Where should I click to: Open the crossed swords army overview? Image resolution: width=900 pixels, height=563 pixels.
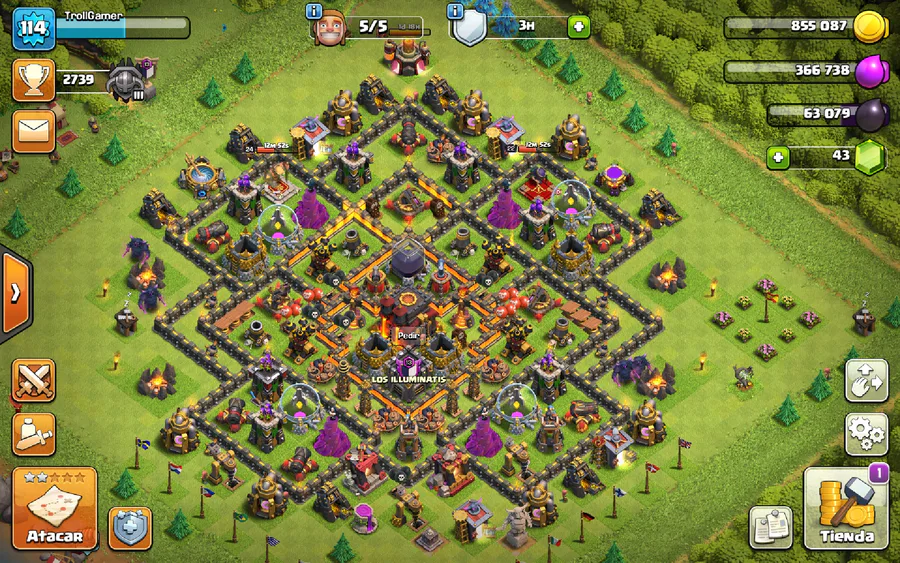click(x=33, y=381)
